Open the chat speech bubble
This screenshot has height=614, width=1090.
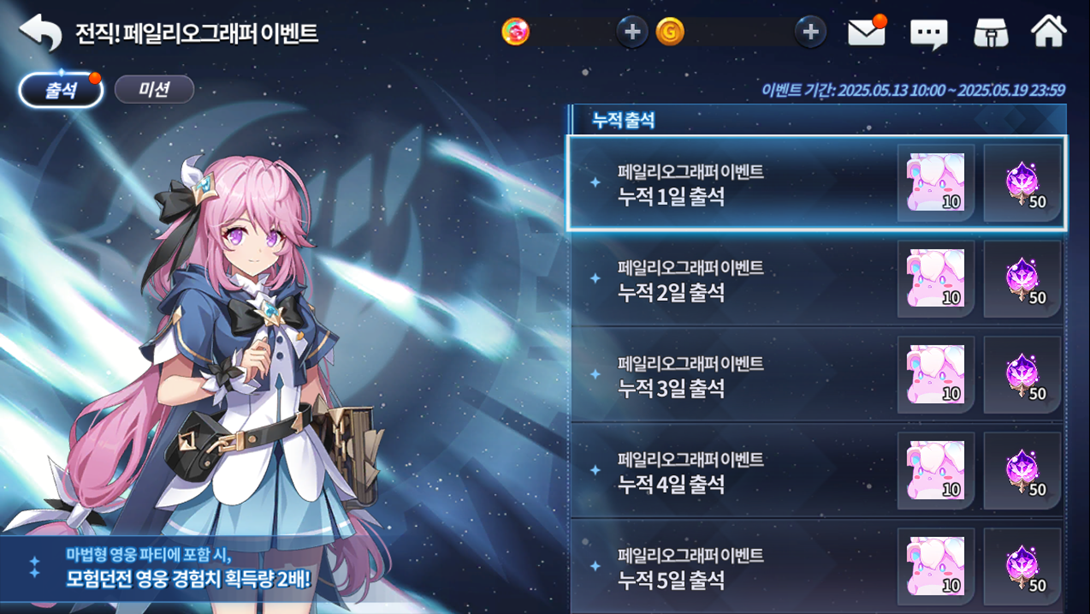point(928,34)
